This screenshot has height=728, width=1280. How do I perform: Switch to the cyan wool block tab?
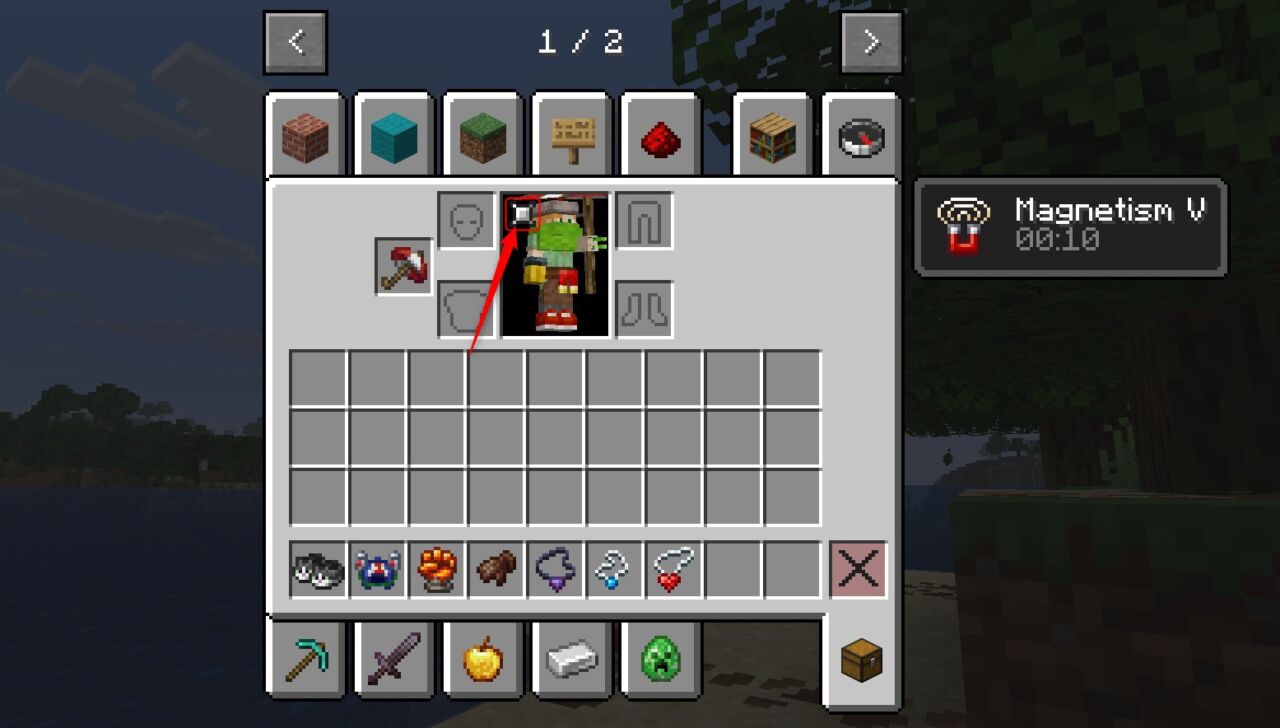point(393,137)
